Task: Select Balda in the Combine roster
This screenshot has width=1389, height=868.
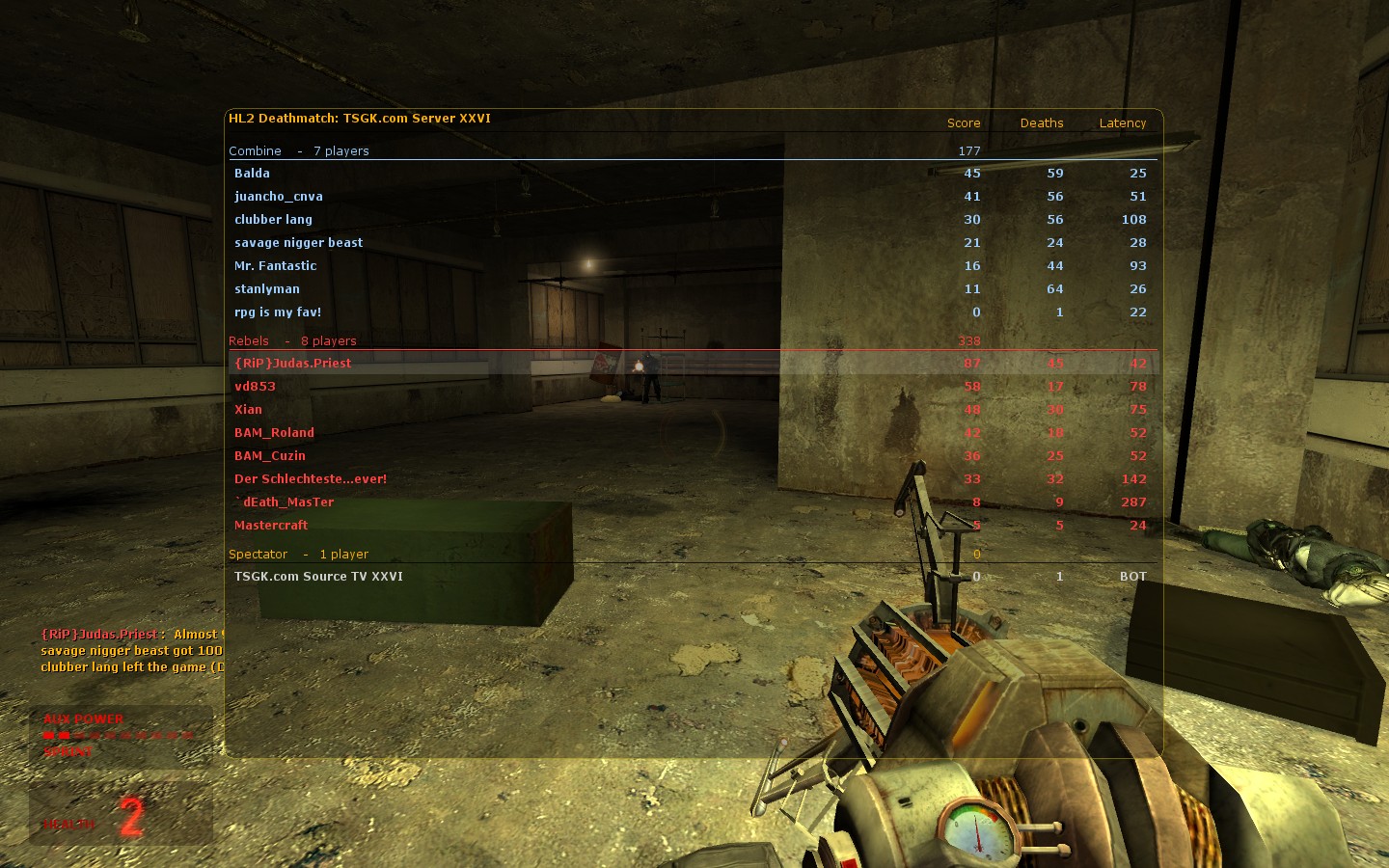Action: pyautogui.click(x=252, y=173)
